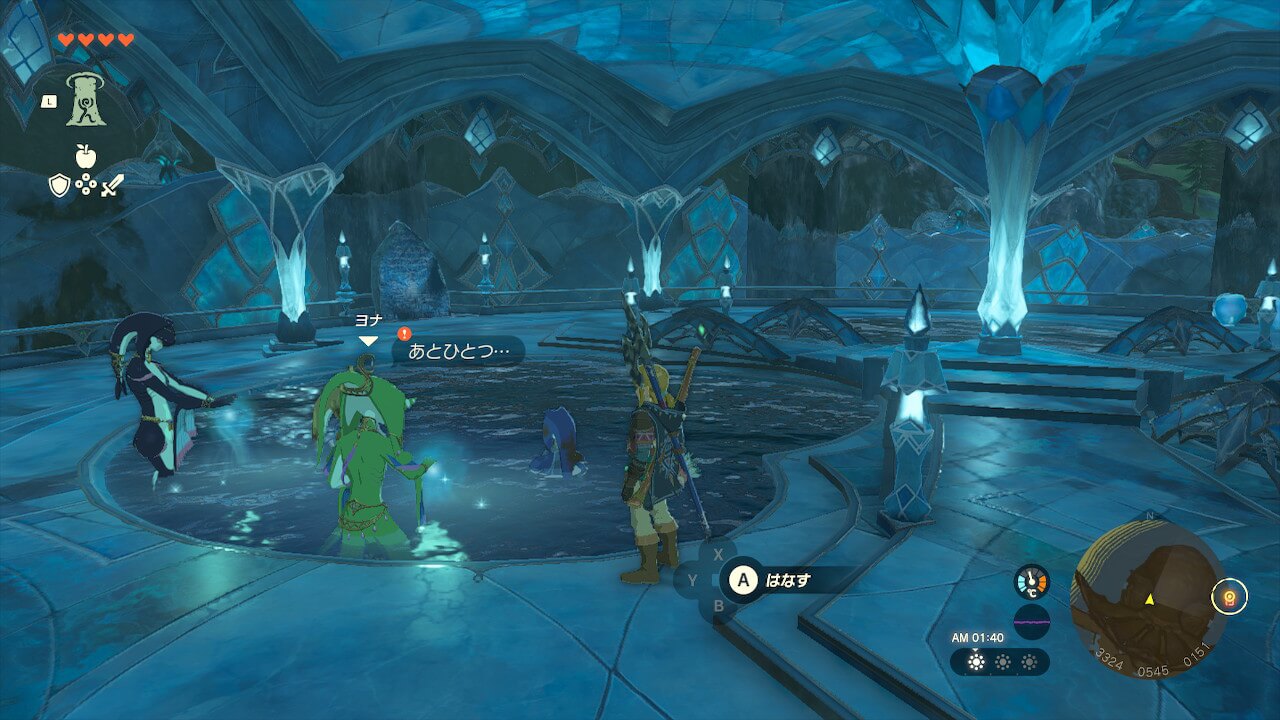Click the orange quest marker beside the minimap
The width and height of the screenshot is (1280, 720).
click(1228, 598)
